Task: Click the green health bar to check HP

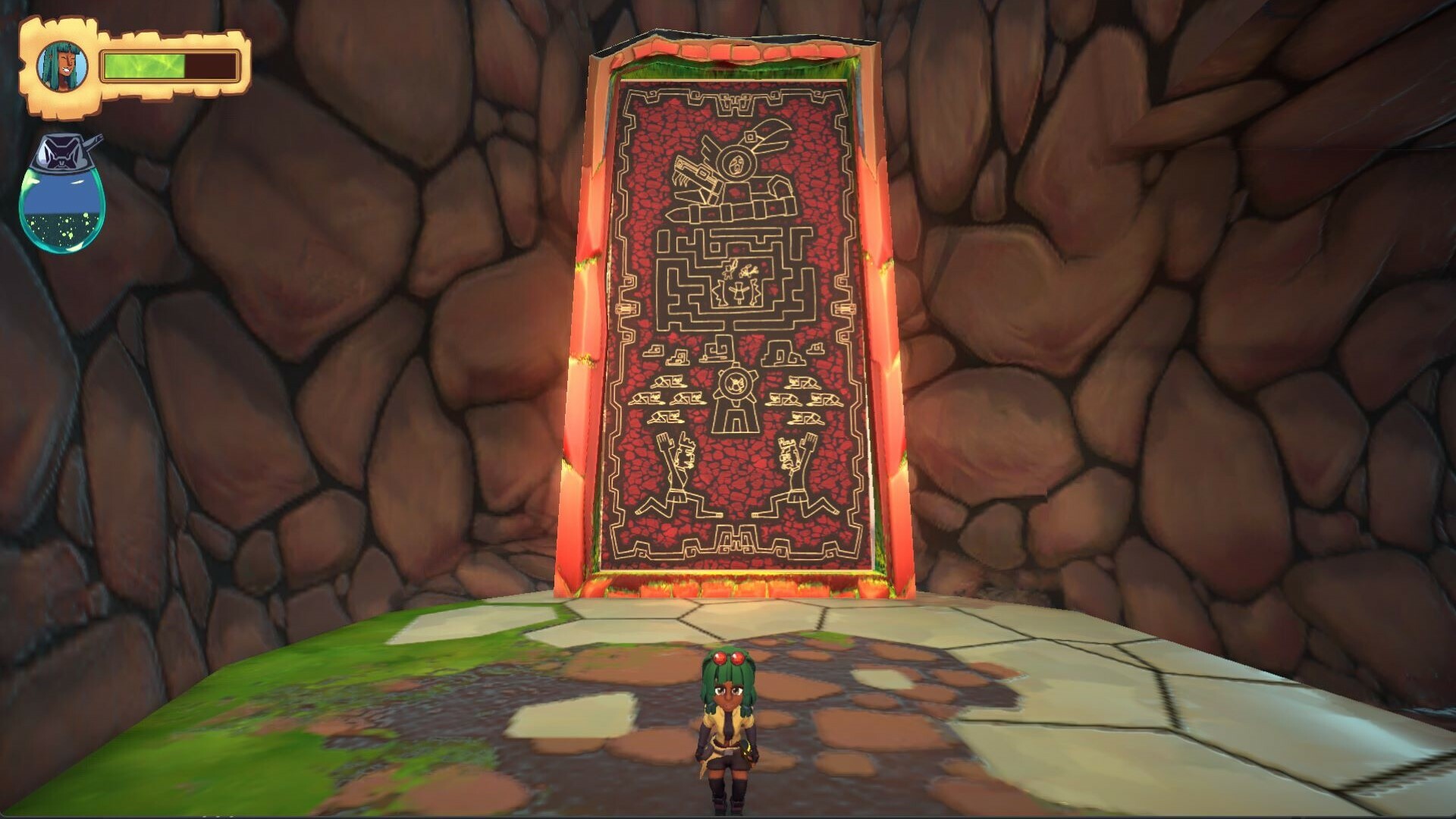Action: (x=144, y=64)
